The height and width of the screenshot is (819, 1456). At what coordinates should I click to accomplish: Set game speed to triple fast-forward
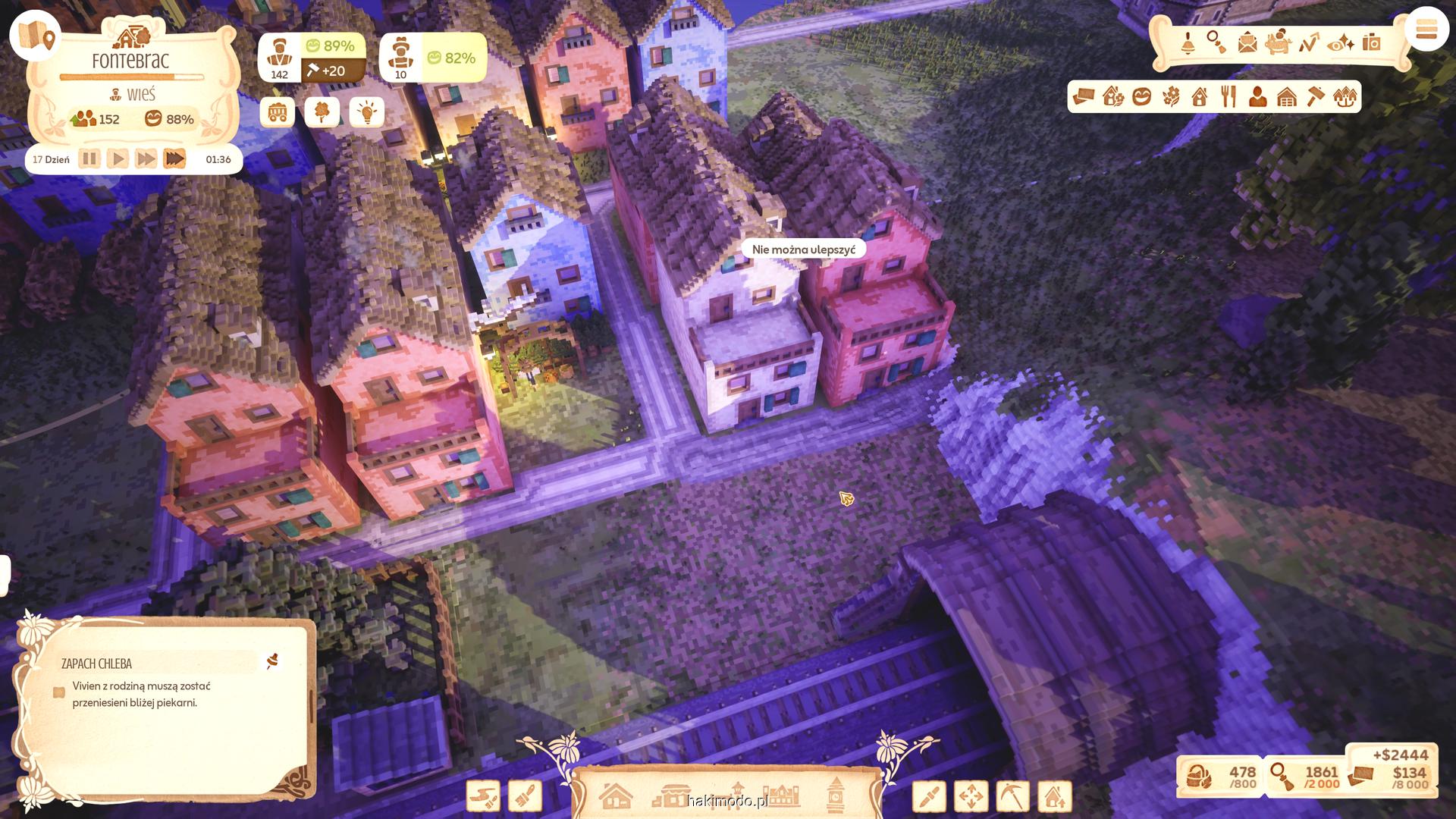(174, 159)
